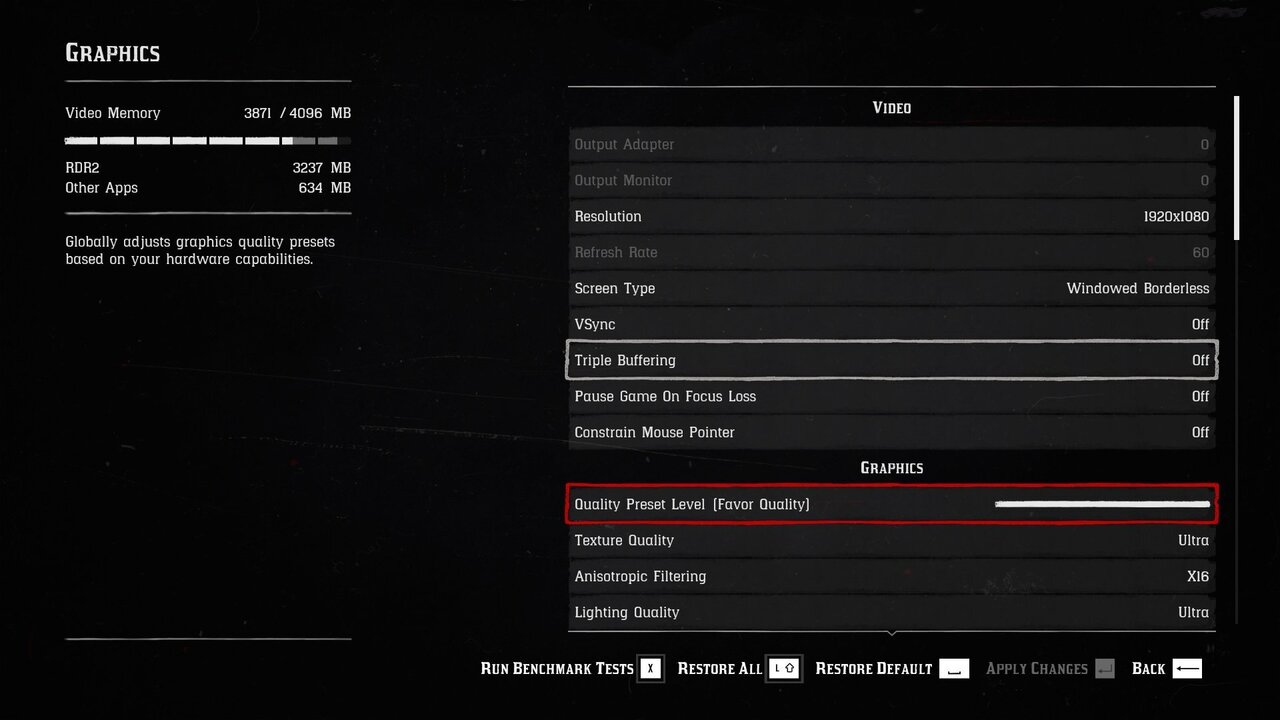This screenshot has height=720, width=1280.
Task: Enable Triple Buffering
Action: coord(891,360)
